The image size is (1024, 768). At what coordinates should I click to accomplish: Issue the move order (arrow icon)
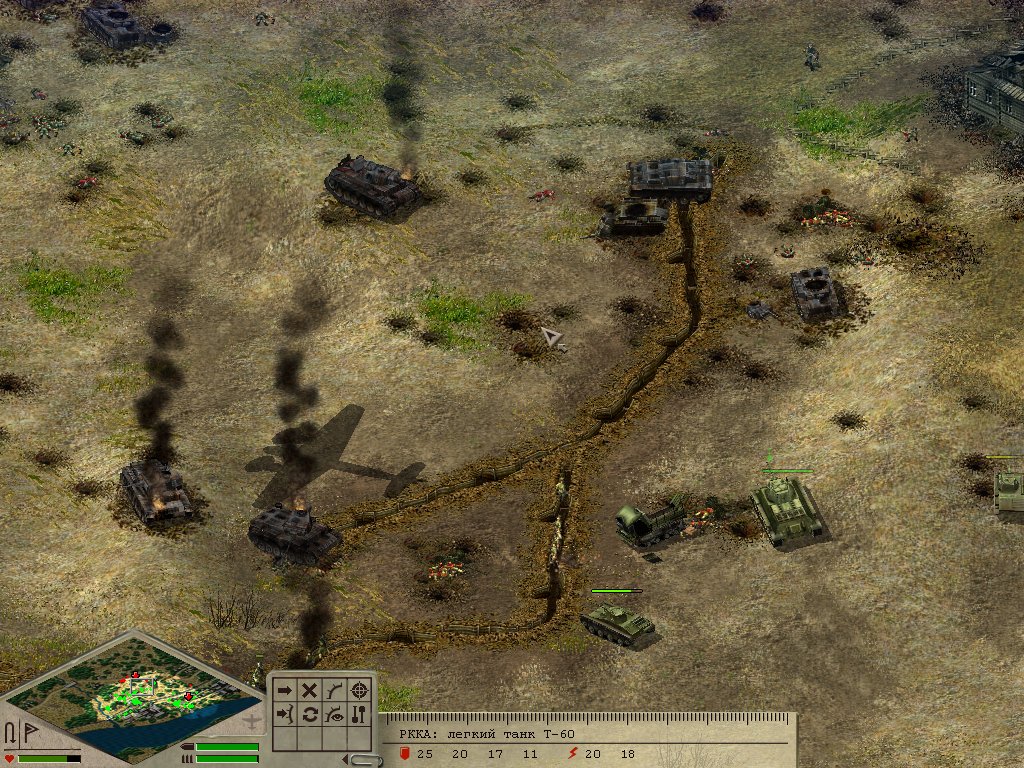tap(285, 690)
